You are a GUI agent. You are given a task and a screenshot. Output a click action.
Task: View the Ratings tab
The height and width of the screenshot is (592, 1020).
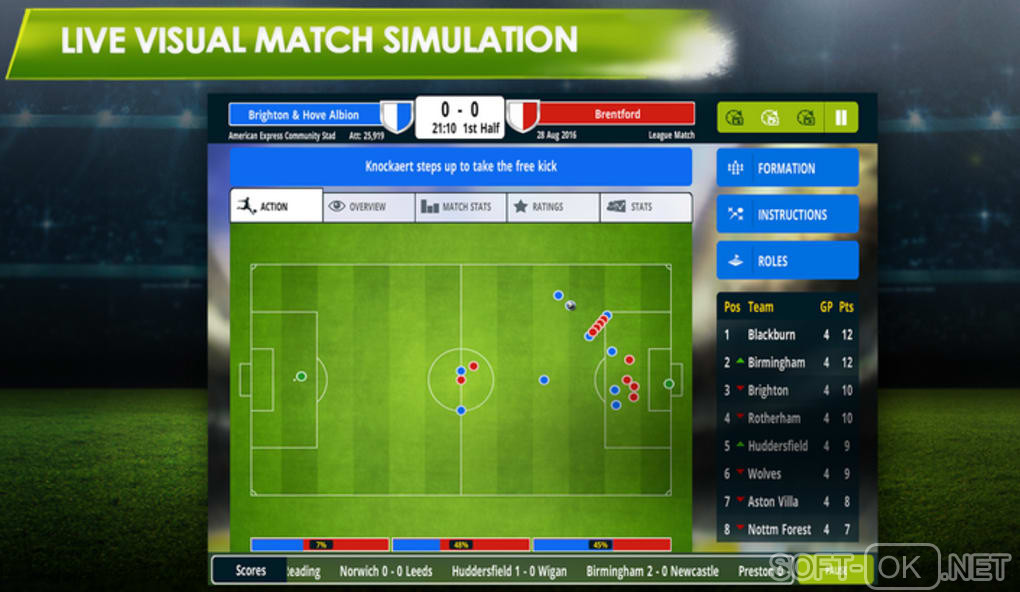click(552, 207)
